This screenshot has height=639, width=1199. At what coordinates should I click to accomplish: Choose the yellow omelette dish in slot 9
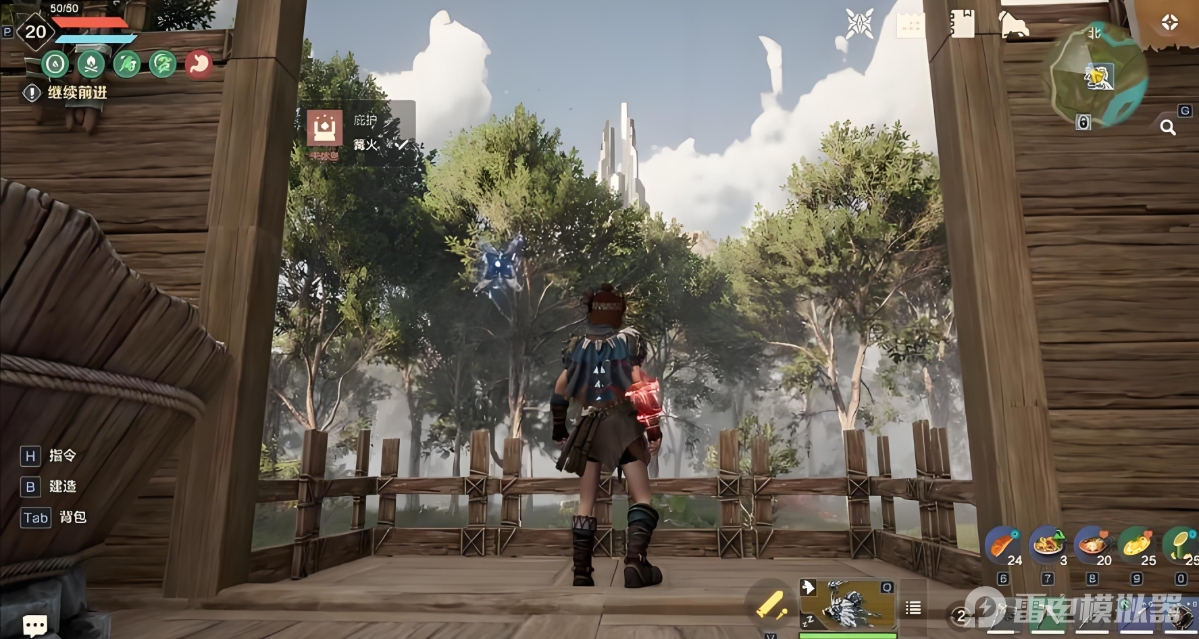(1136, 546)
